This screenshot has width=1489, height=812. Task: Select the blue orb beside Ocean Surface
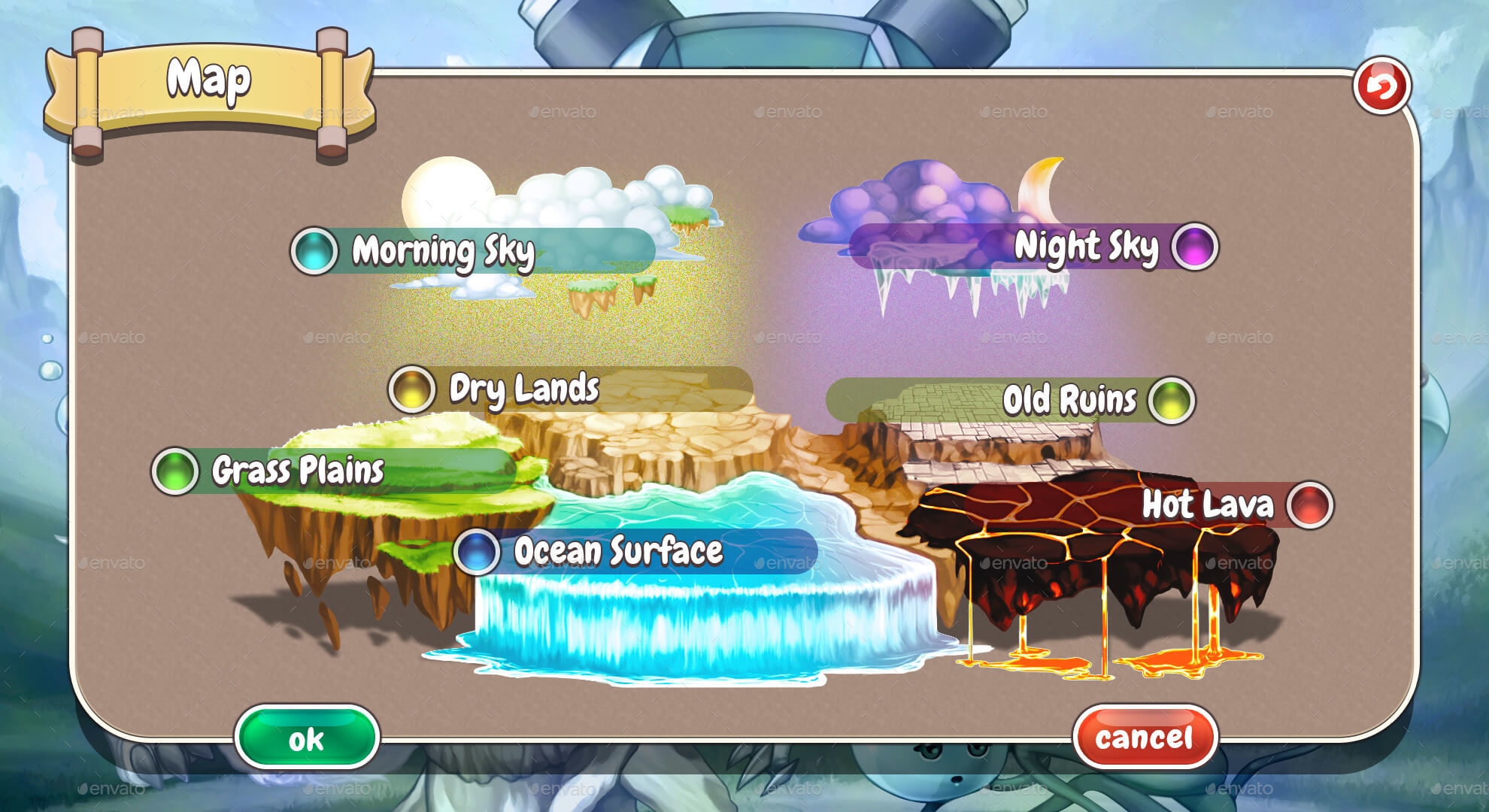click(x=476, y=551)
